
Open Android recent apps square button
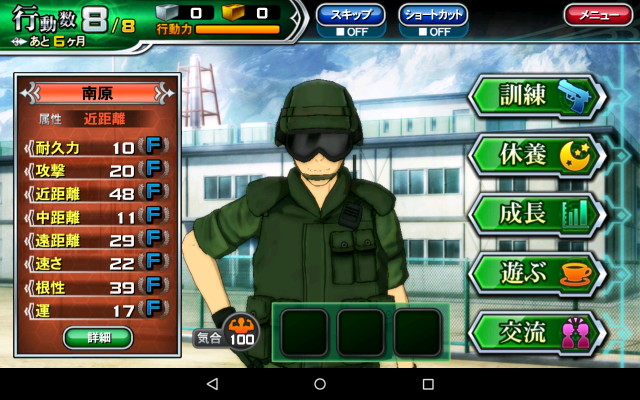pyautogui.click(x=428, y=384)
